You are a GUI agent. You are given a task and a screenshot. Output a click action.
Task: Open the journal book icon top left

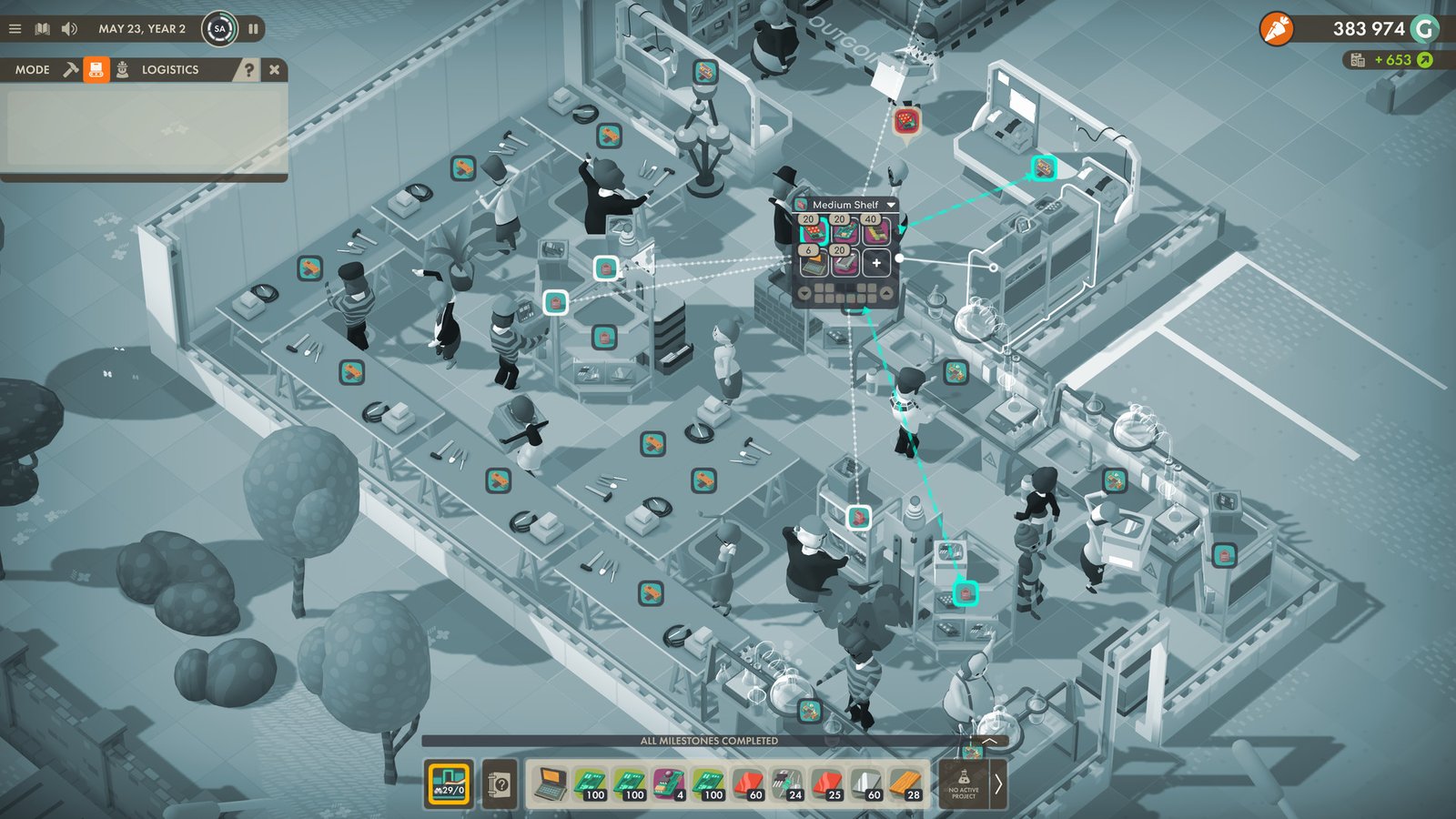tap(42, 28)
